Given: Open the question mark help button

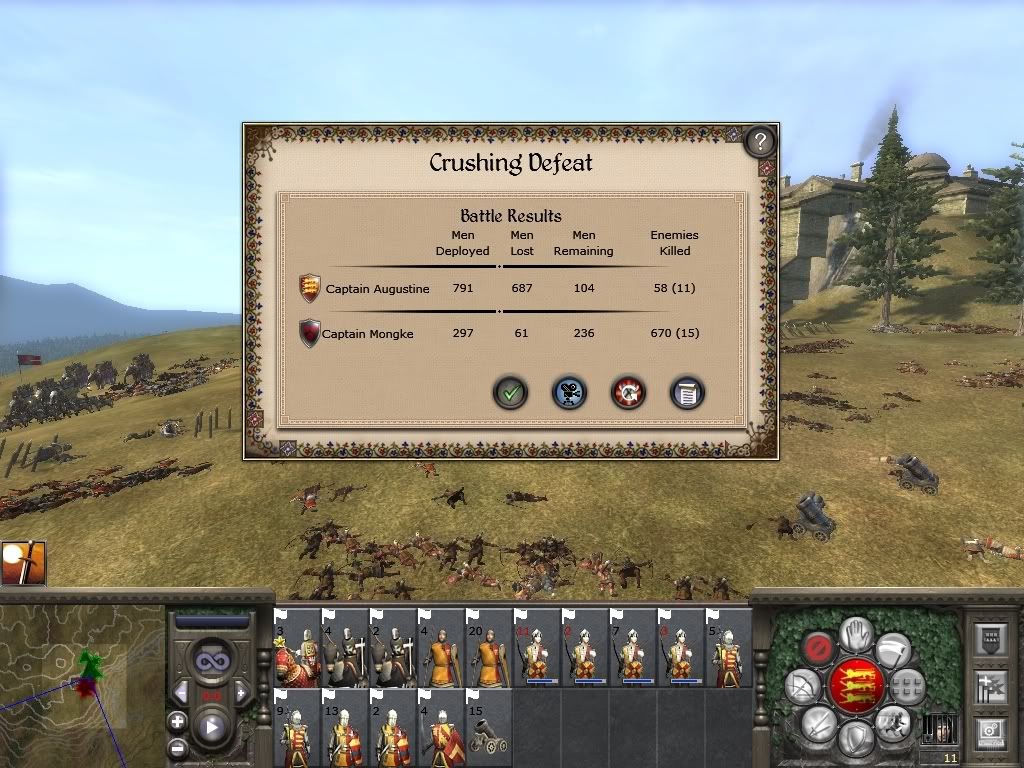Looking at the screenshot, I should tap(761, 141).
